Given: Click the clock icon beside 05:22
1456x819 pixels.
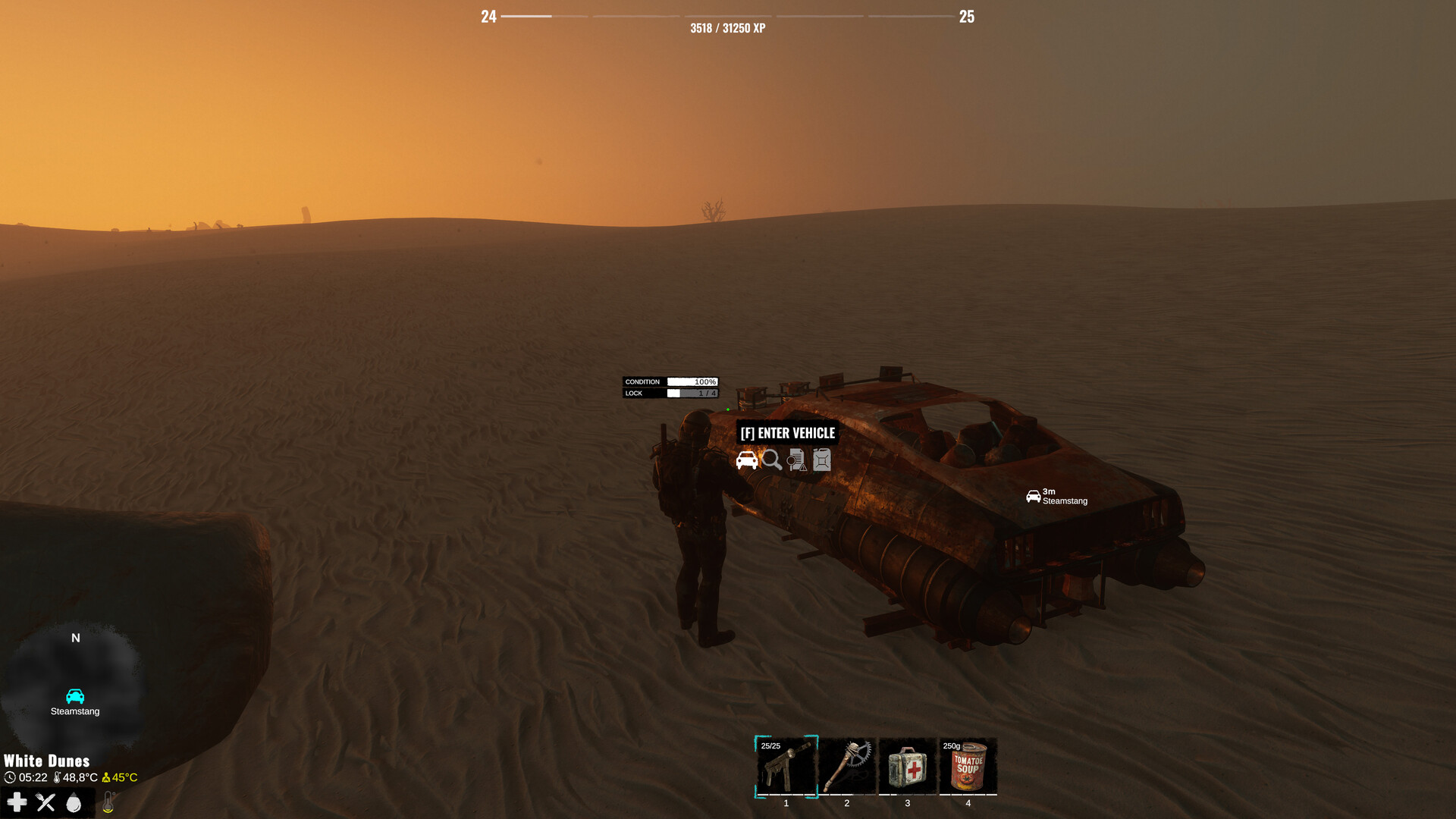Looking at the screenshot, I should [x=10, y=777].
